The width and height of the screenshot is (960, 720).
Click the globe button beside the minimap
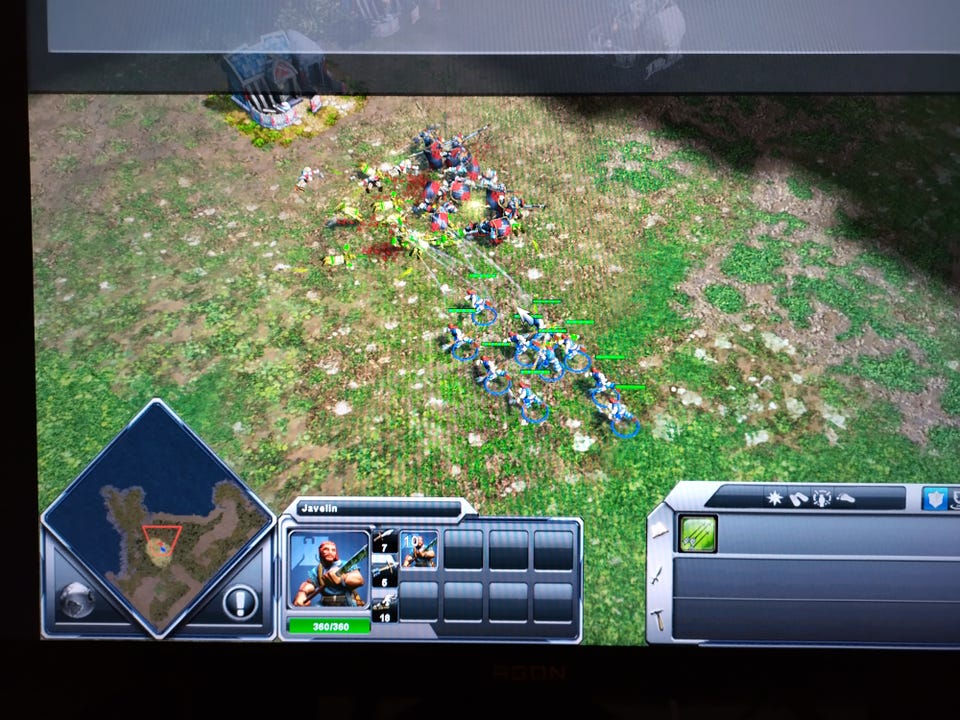[x=76, y=600]
